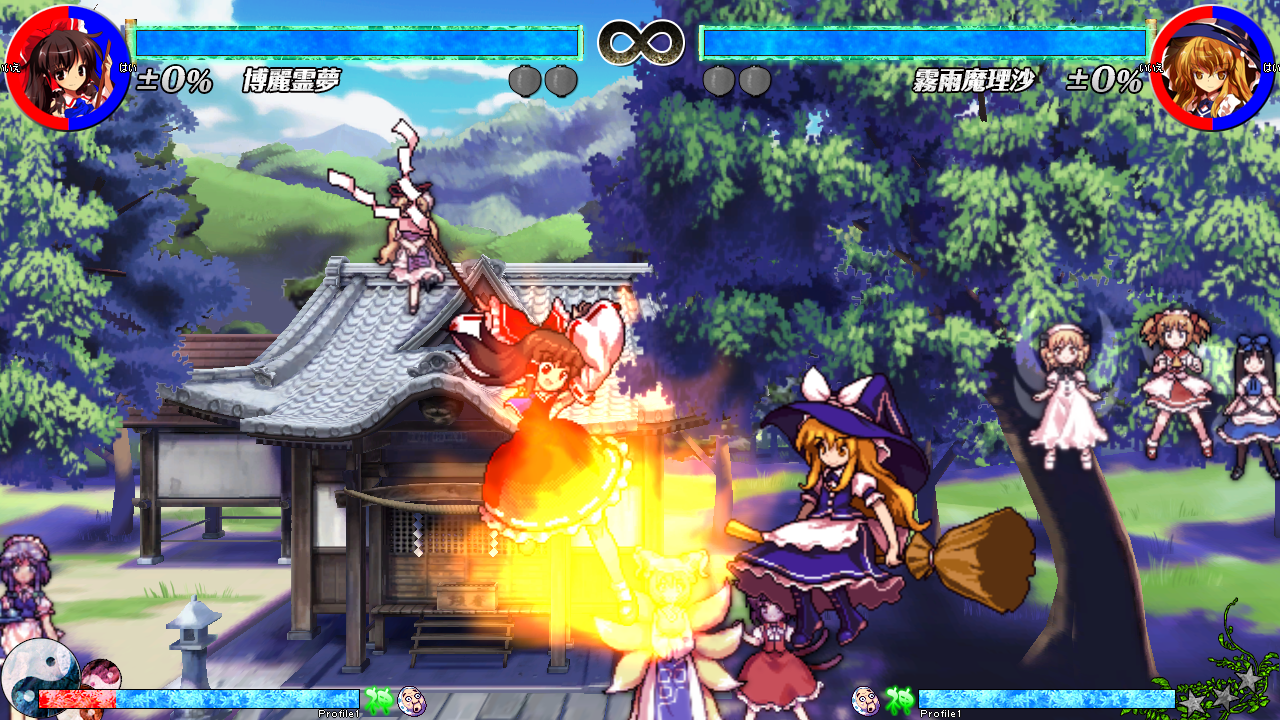
Task: Select the surprised face icon on Reimu's side
Action: point(411,700)
